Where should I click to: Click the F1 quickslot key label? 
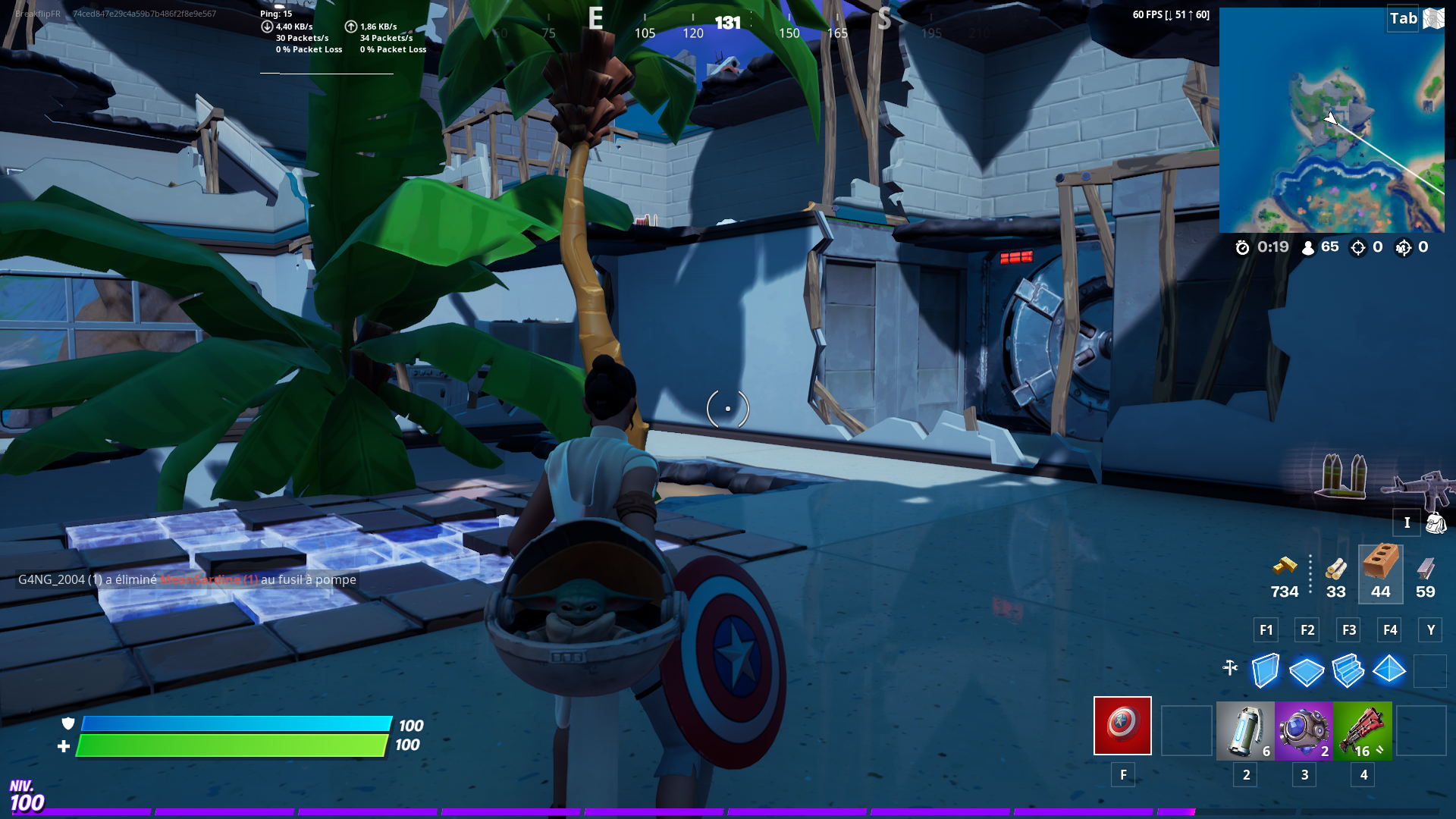[x=1265, y=629]
